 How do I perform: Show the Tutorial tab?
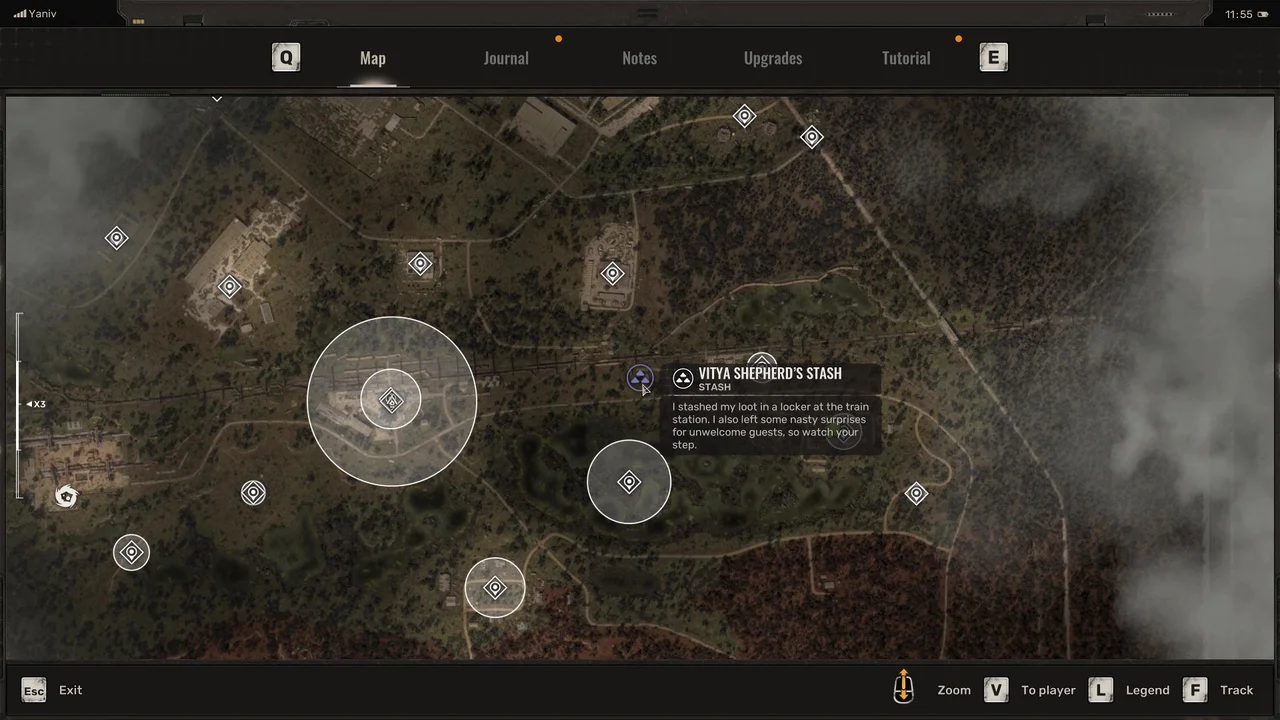(906, 58)
